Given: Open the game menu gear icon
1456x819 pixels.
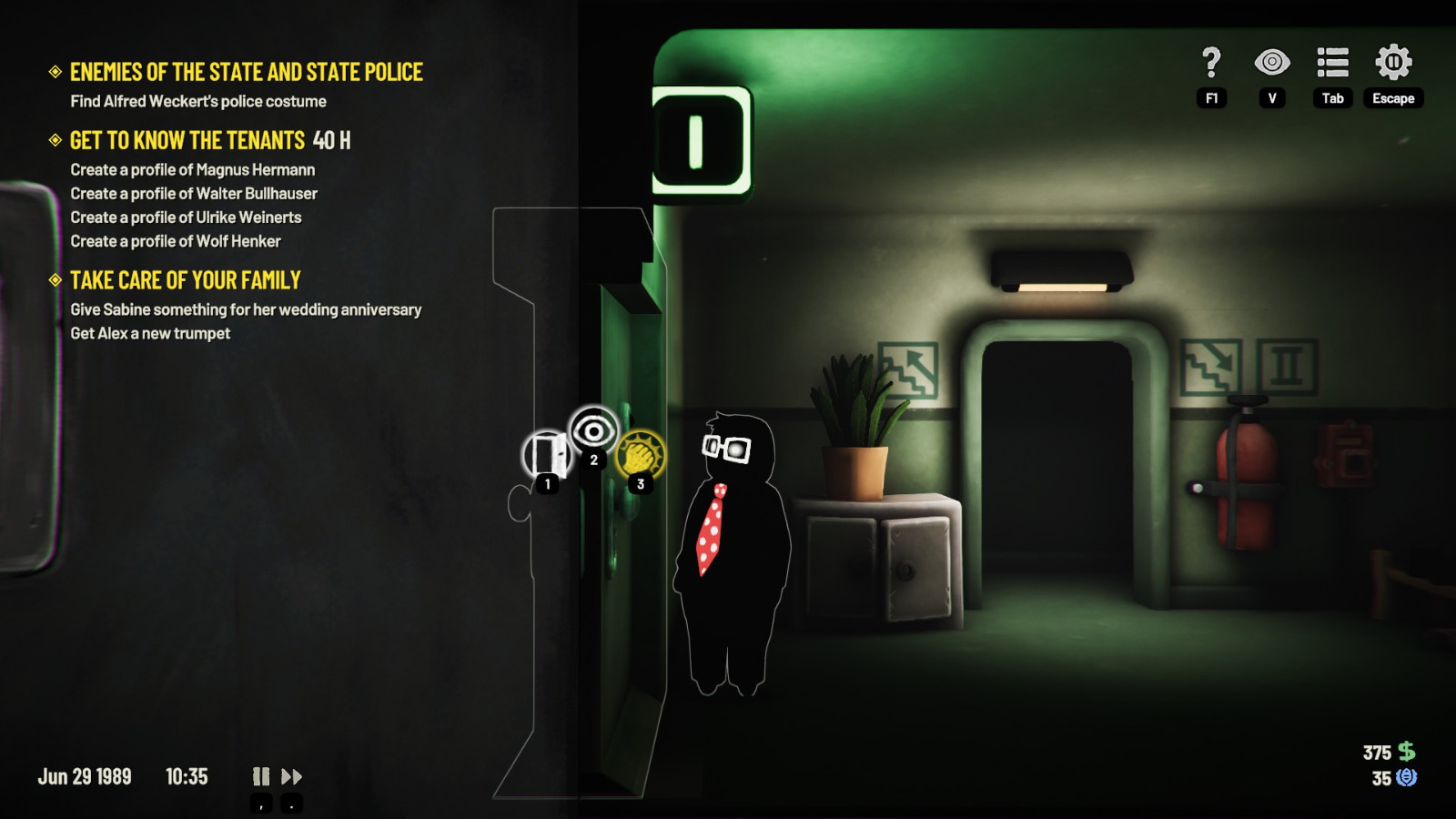Looking at the screenshot, I should tap(1393, 64).
